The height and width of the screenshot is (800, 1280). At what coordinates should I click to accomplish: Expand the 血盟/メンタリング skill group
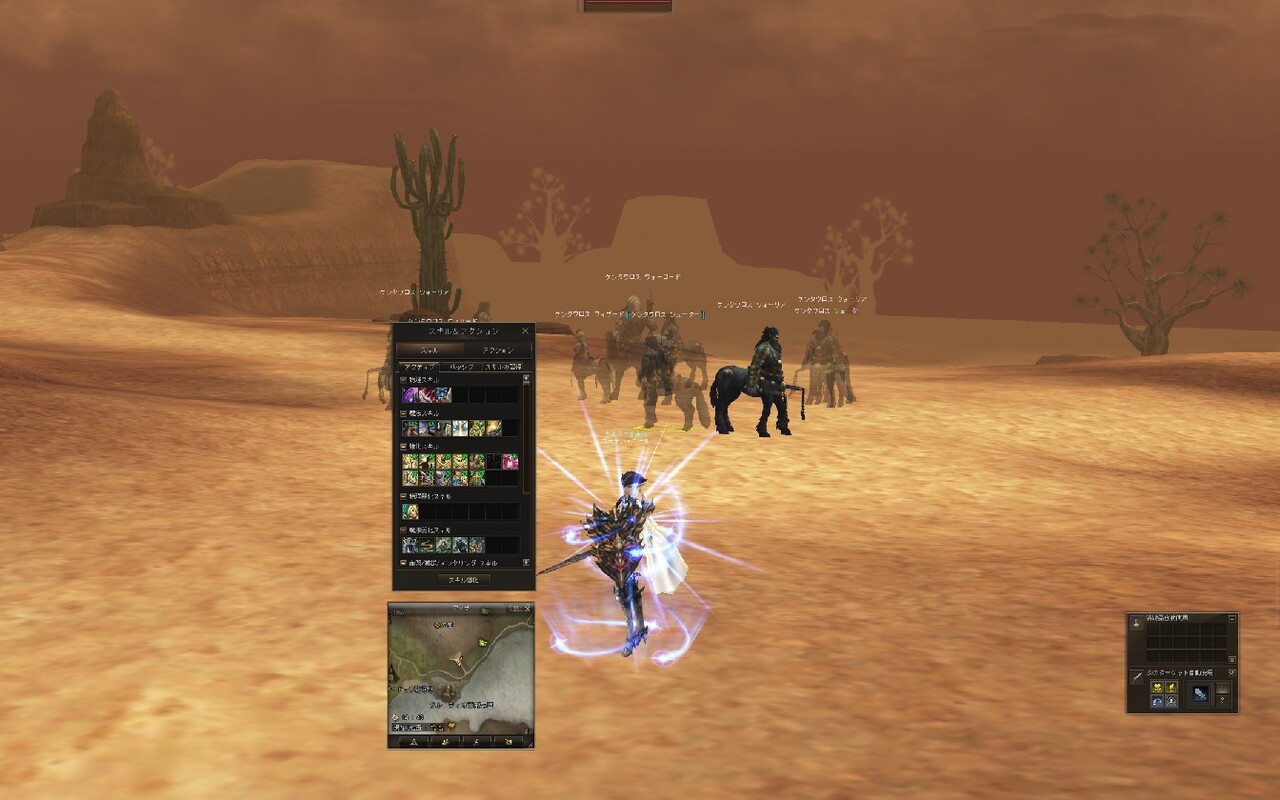pyautogui.click(x=403, y=562)
